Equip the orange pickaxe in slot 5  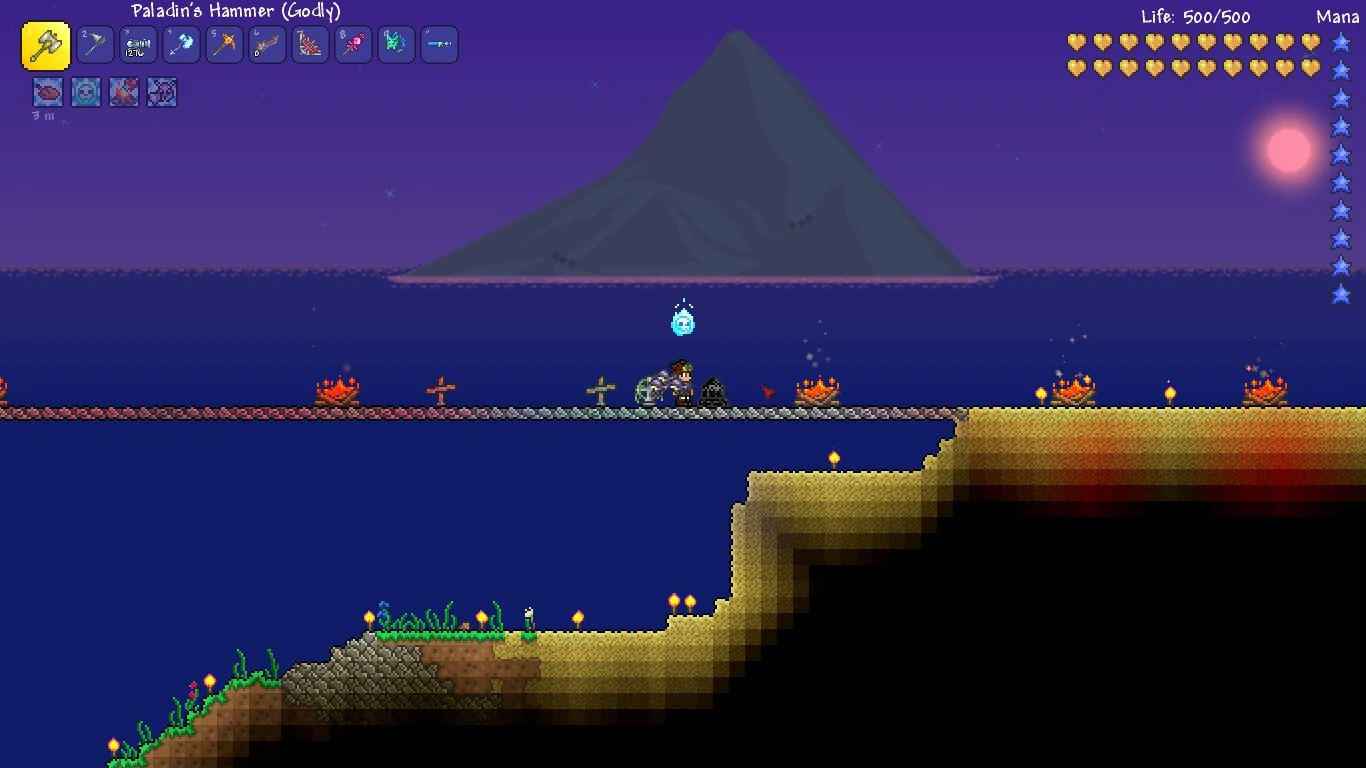(224, 45)
